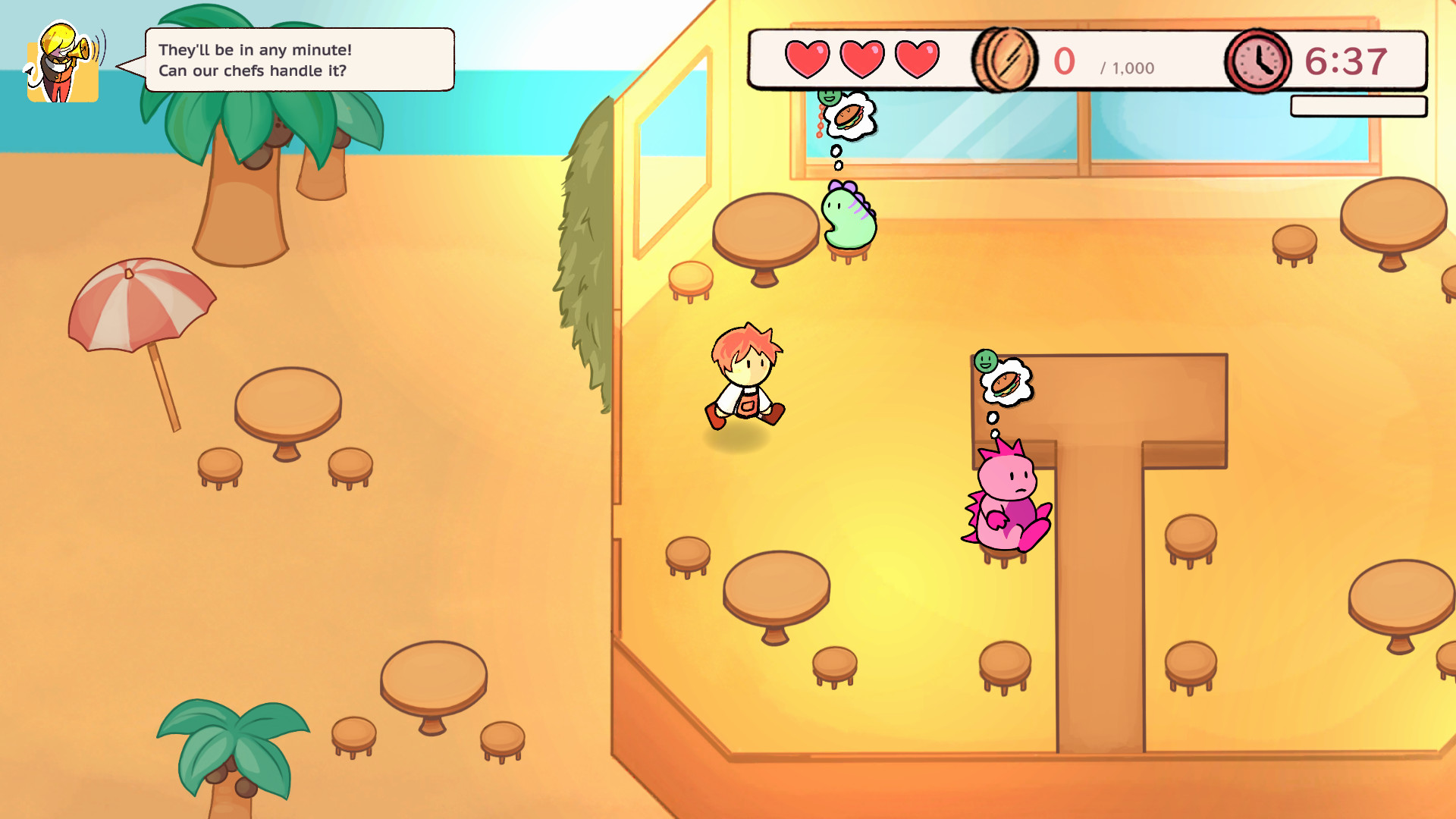Click the round table near the green dinosaur
Image resolution: width=1456 pixels, height=819 pixels.
pyautogui.click(x=766, y=227)
